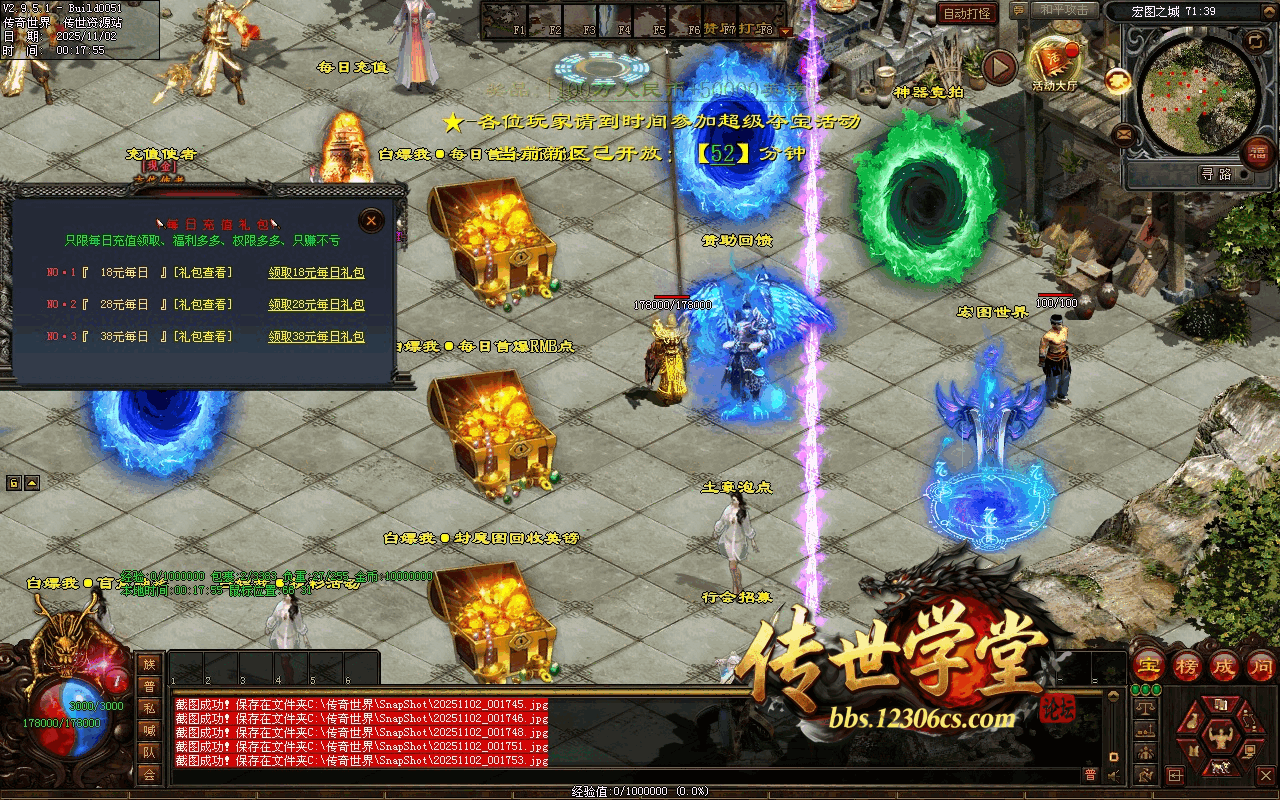This screenshot has height=800, width=1280.
Task: Open the 成 achievements button
Action: click(1224, 665)
